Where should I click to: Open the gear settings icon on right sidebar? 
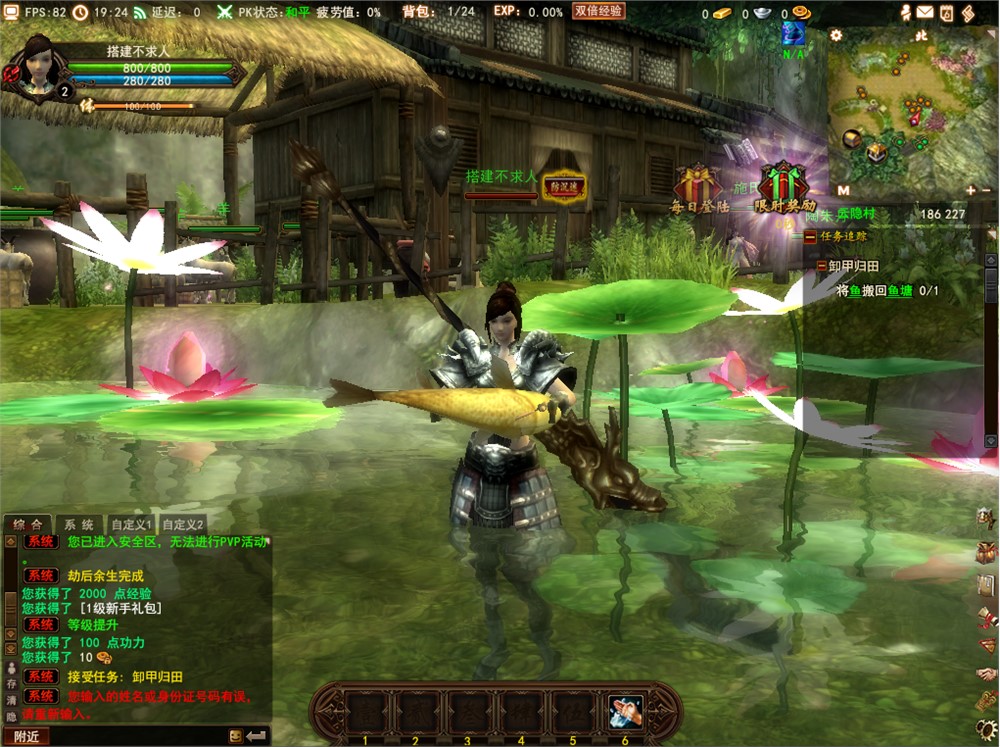pos(986,729)
